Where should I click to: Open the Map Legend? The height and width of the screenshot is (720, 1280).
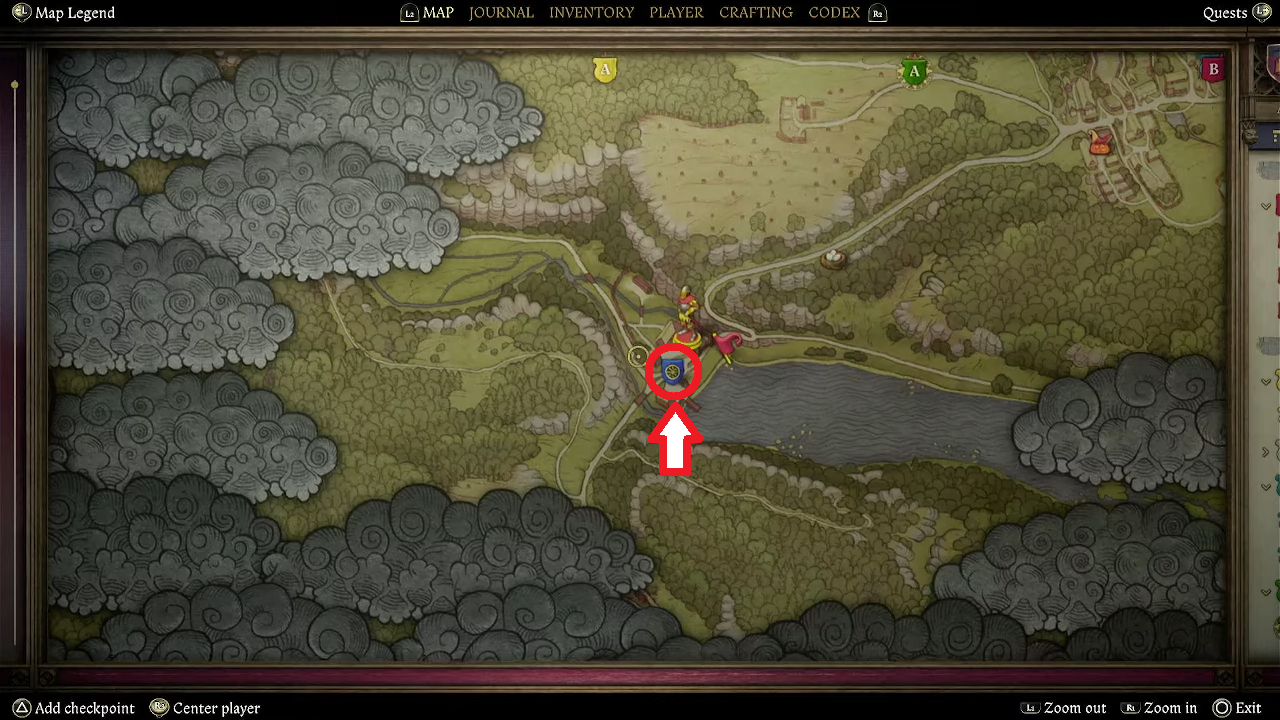(x=63, y=12)
